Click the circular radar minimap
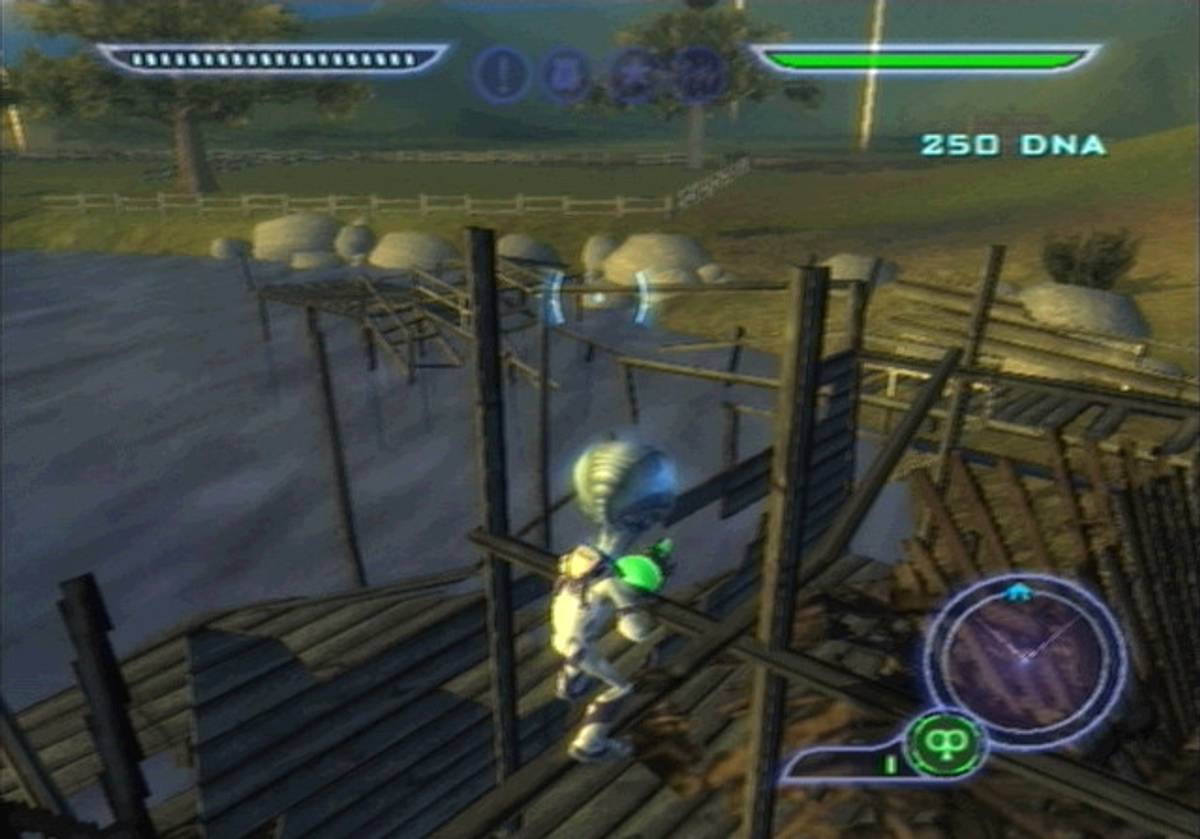 point(1023,654)
